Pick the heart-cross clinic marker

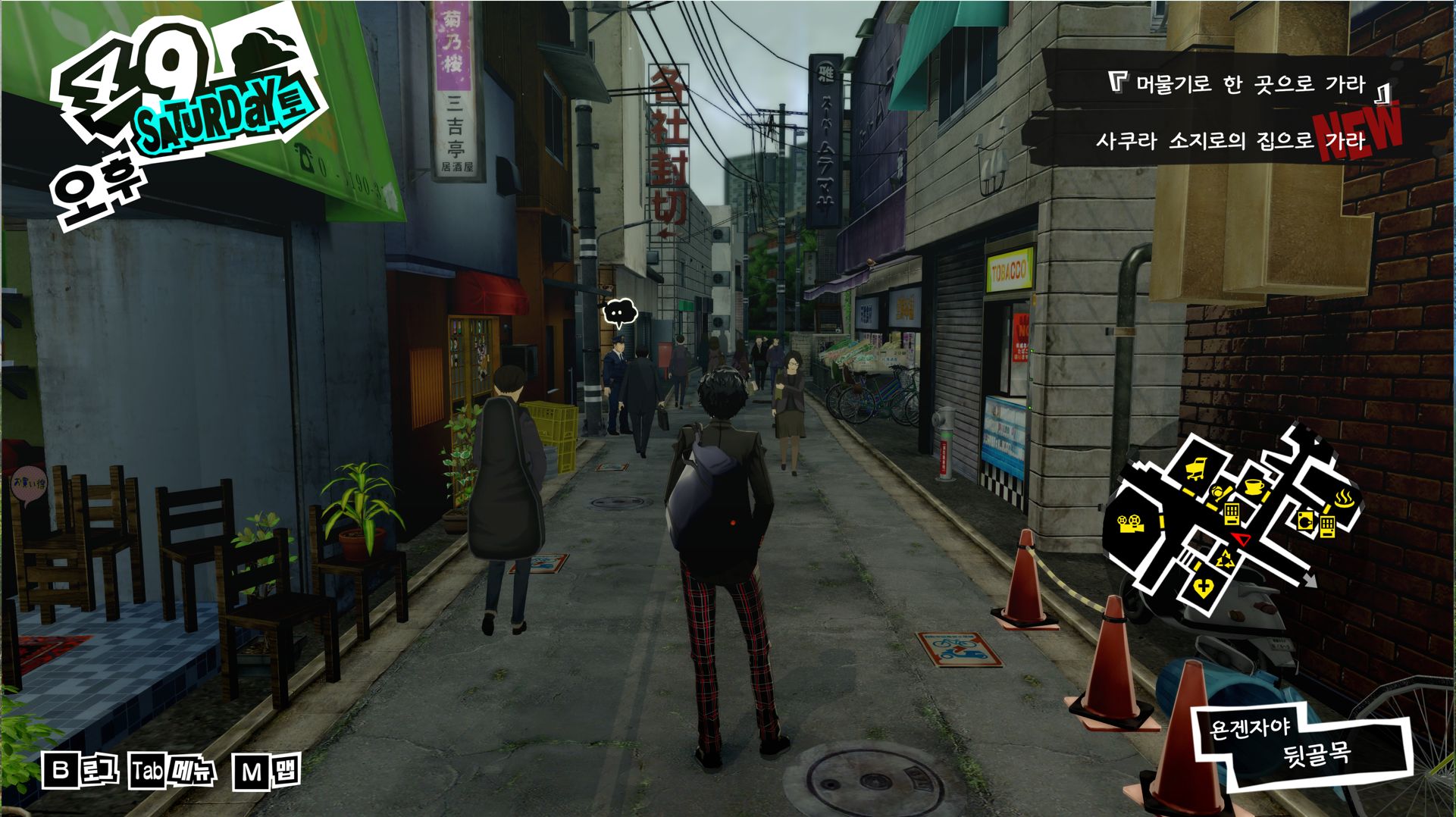[x=1202, y=587]
